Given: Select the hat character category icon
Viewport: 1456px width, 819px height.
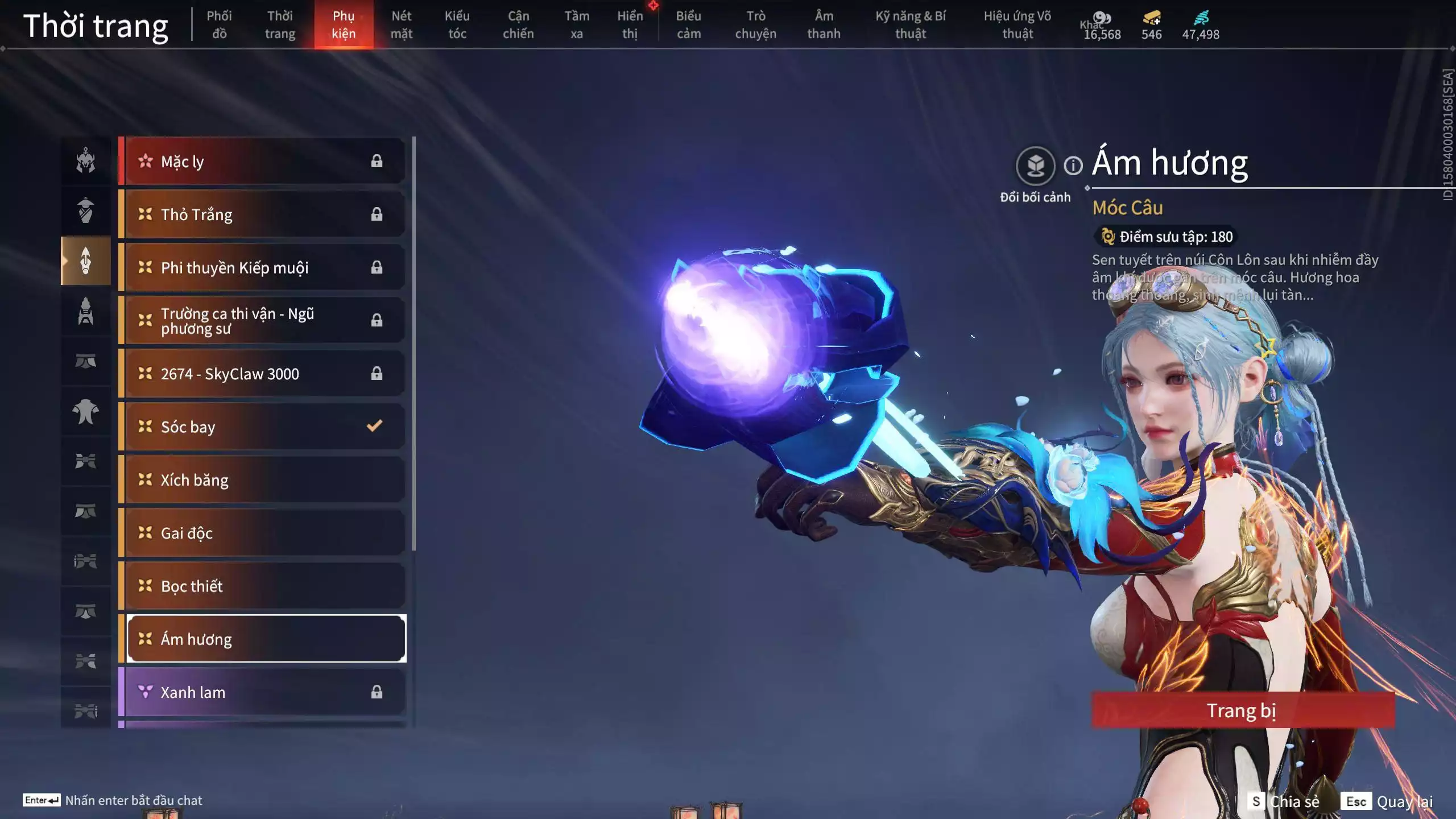Looking at the screenshot, I should 85,210.
